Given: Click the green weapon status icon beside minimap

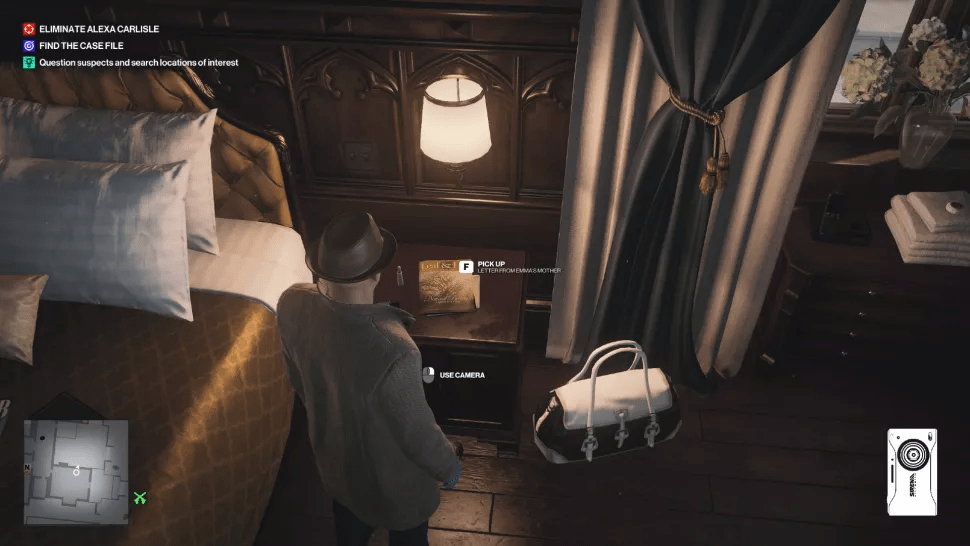Looking at the screenshot, I should (x=140, y=498).
